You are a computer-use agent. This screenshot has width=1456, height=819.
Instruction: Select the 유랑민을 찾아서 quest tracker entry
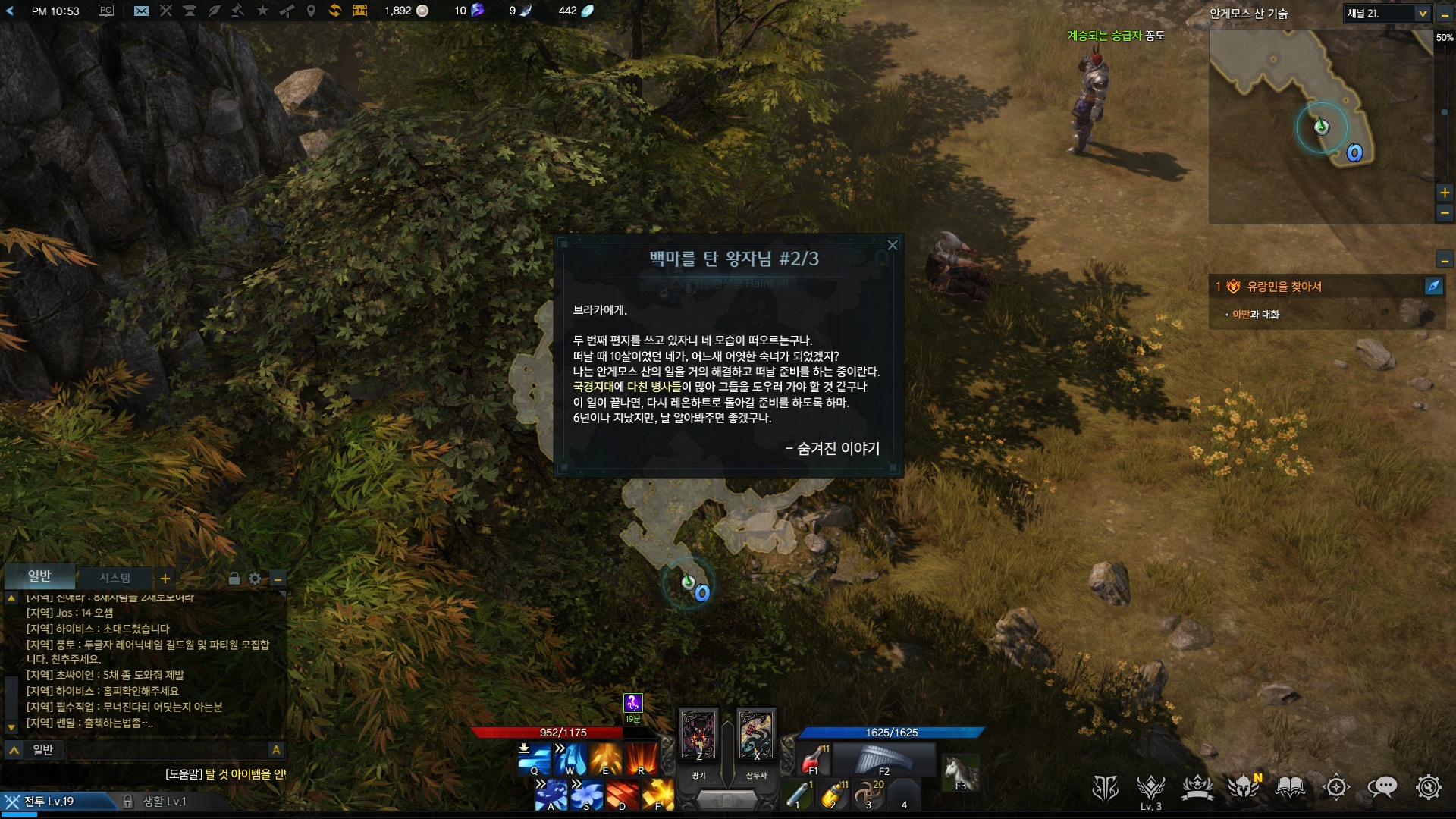1285,287
